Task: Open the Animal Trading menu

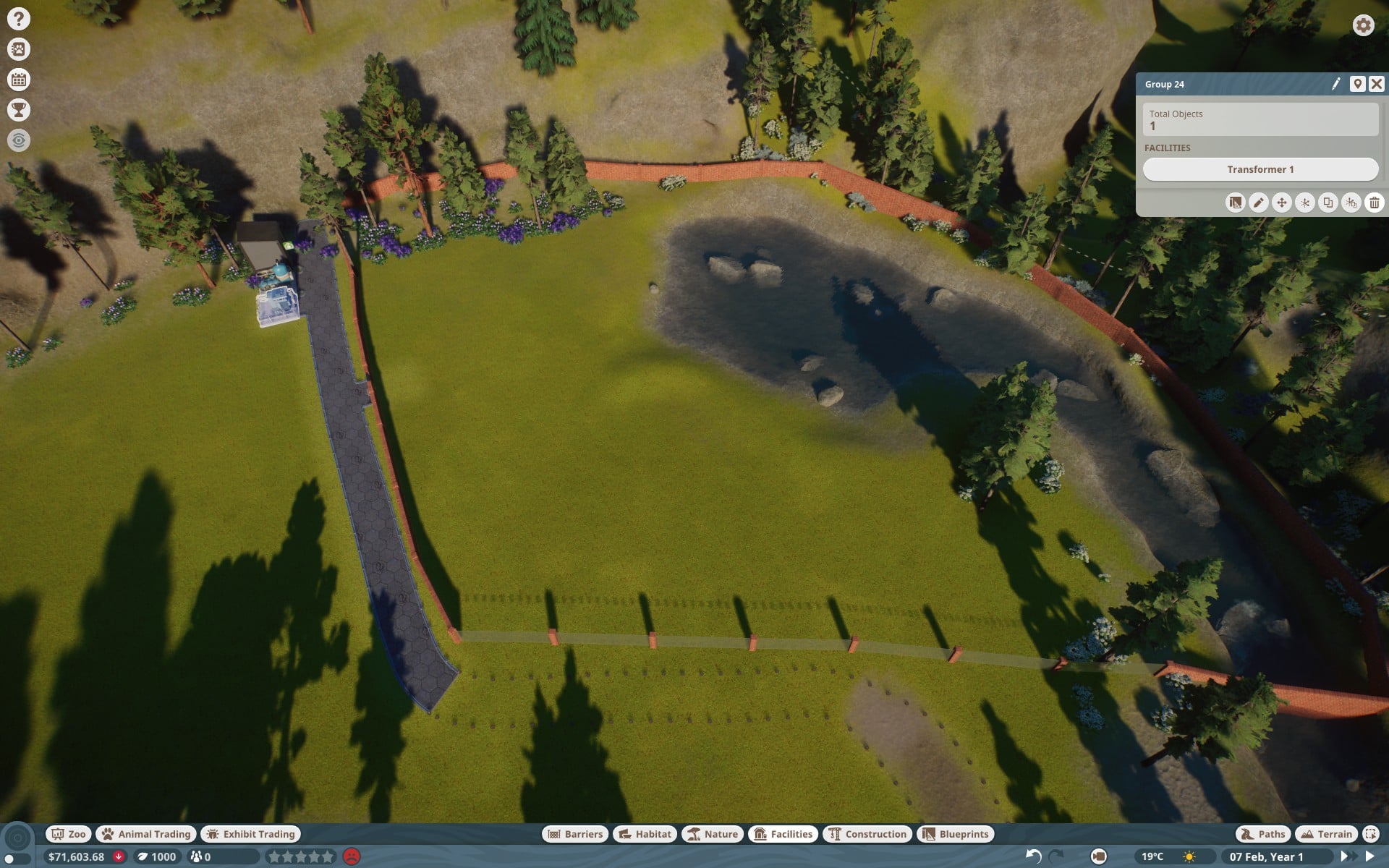Action: (146, 834)
